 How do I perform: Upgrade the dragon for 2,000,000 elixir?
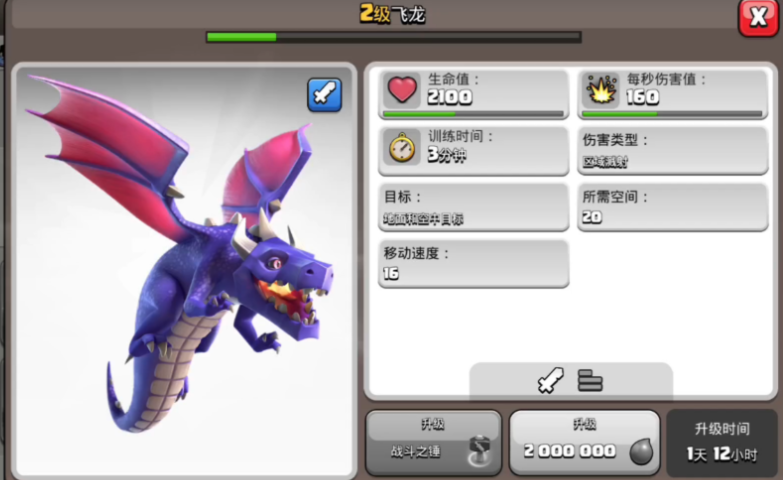click(x=584, y=440)
